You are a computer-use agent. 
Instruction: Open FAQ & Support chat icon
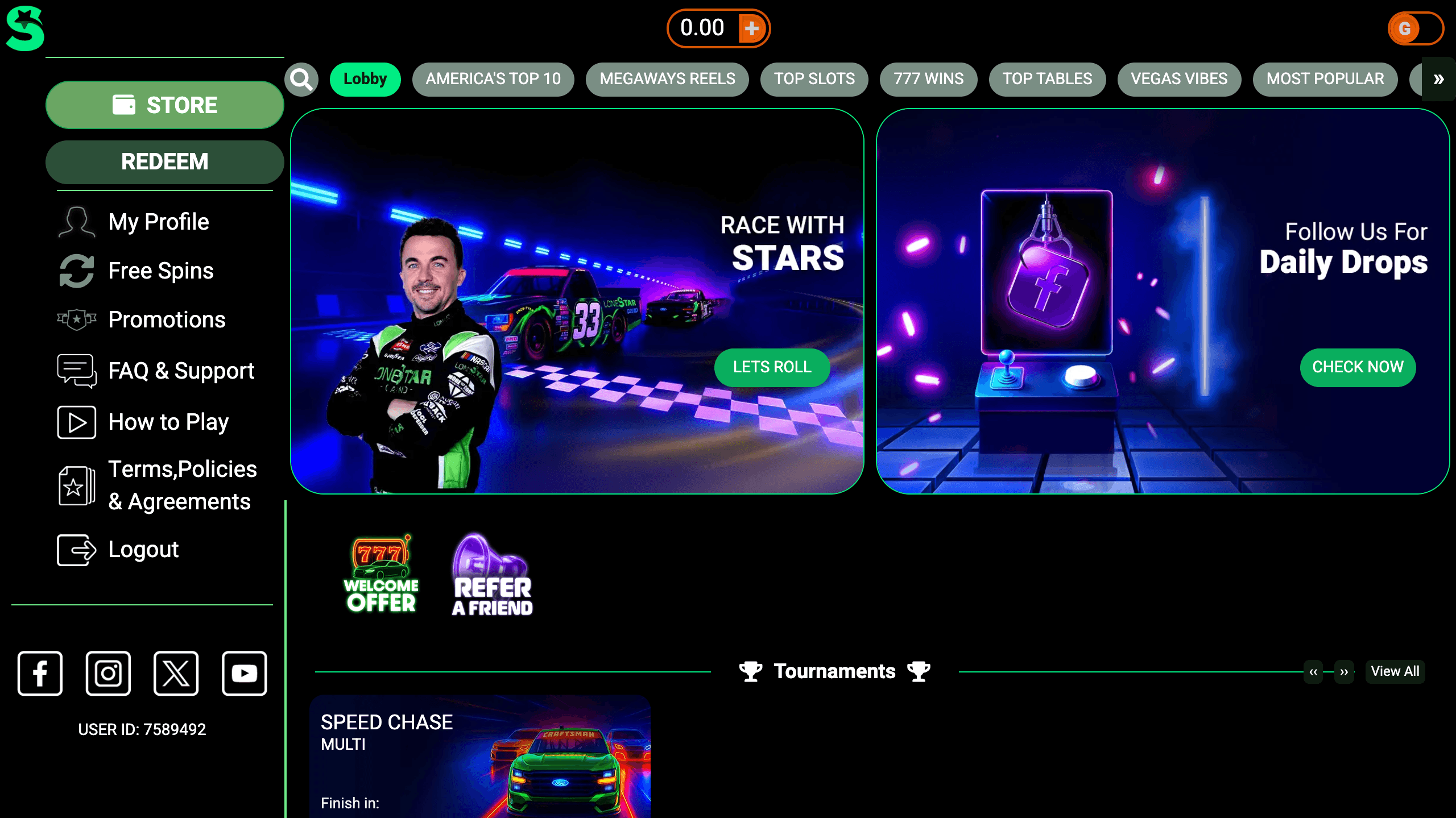76,370
